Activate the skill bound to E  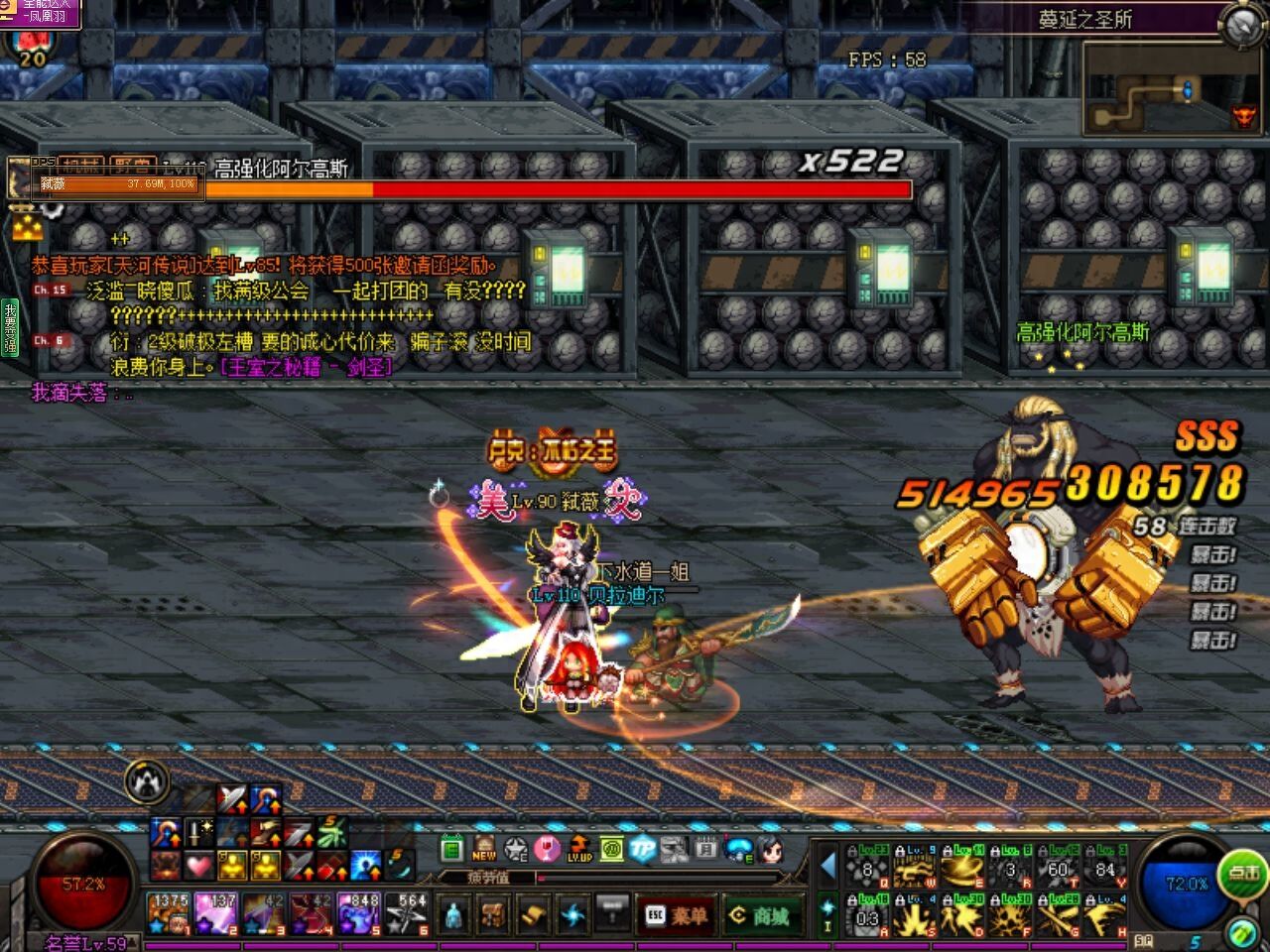(962, 869)
